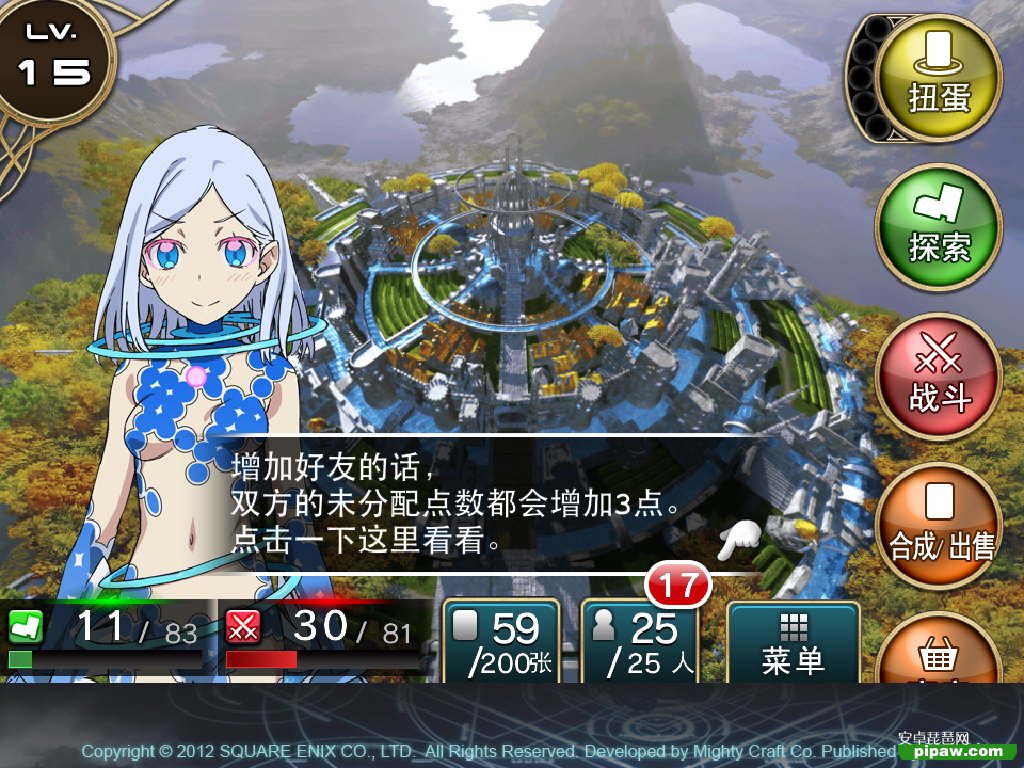The height and width of the screenshot is (768, 1024).
Task: Open the card collection showing 59/200张
Action: (x=501, y=642)
